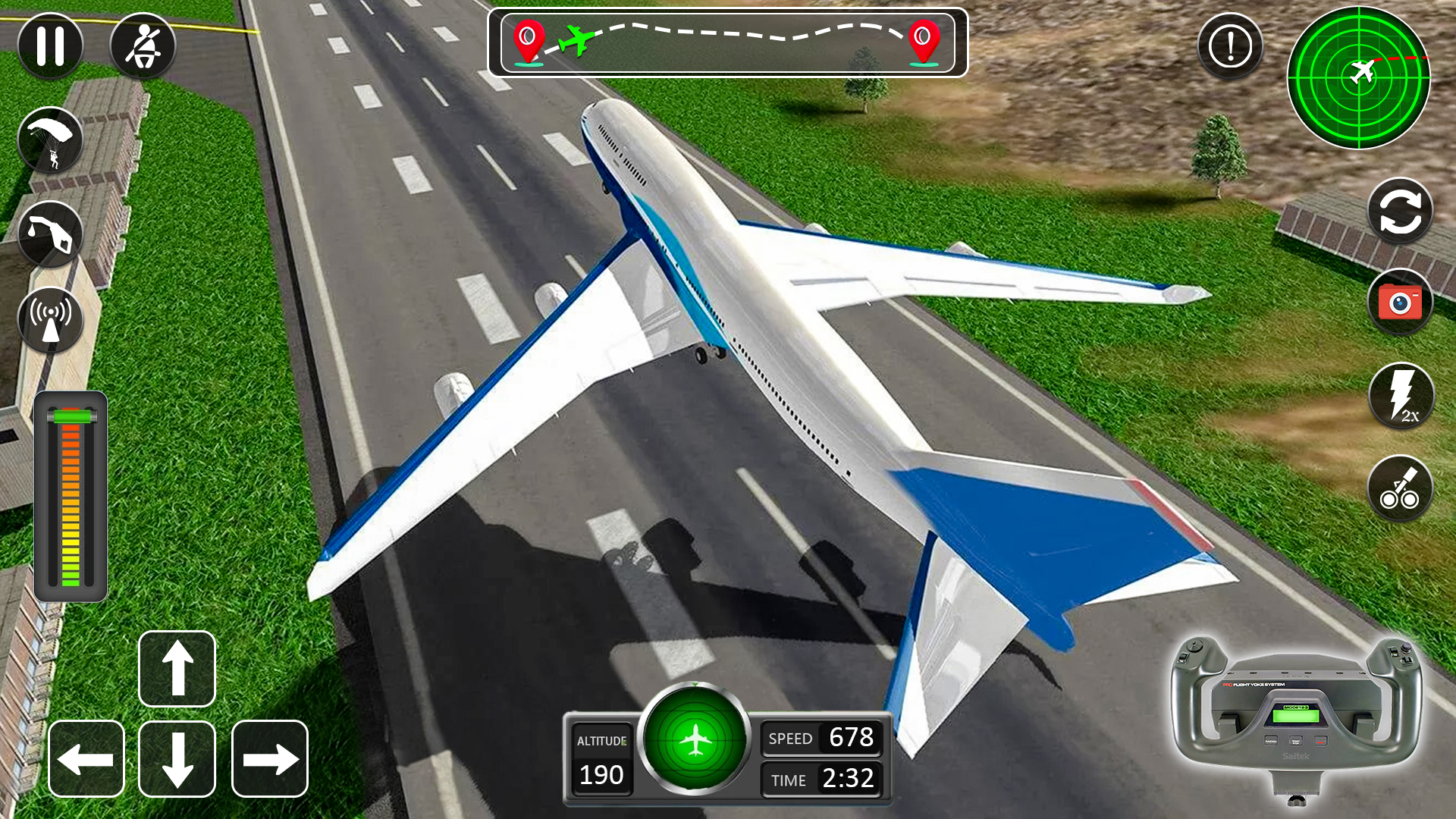View the SPEED reading panel

pos(821,737)
